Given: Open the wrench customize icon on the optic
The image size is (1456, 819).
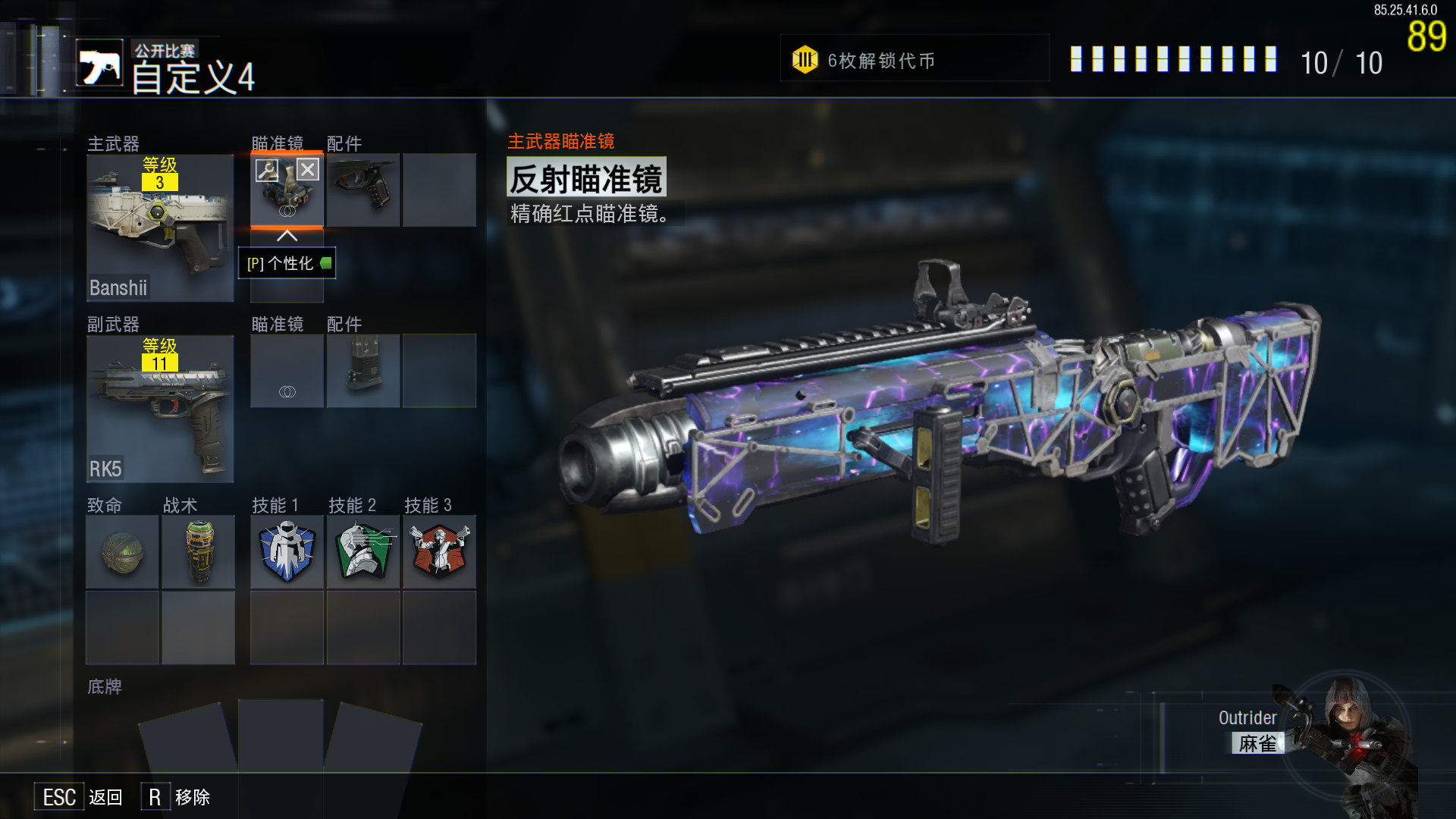Looking at the screenshot, I should [267, 169].
